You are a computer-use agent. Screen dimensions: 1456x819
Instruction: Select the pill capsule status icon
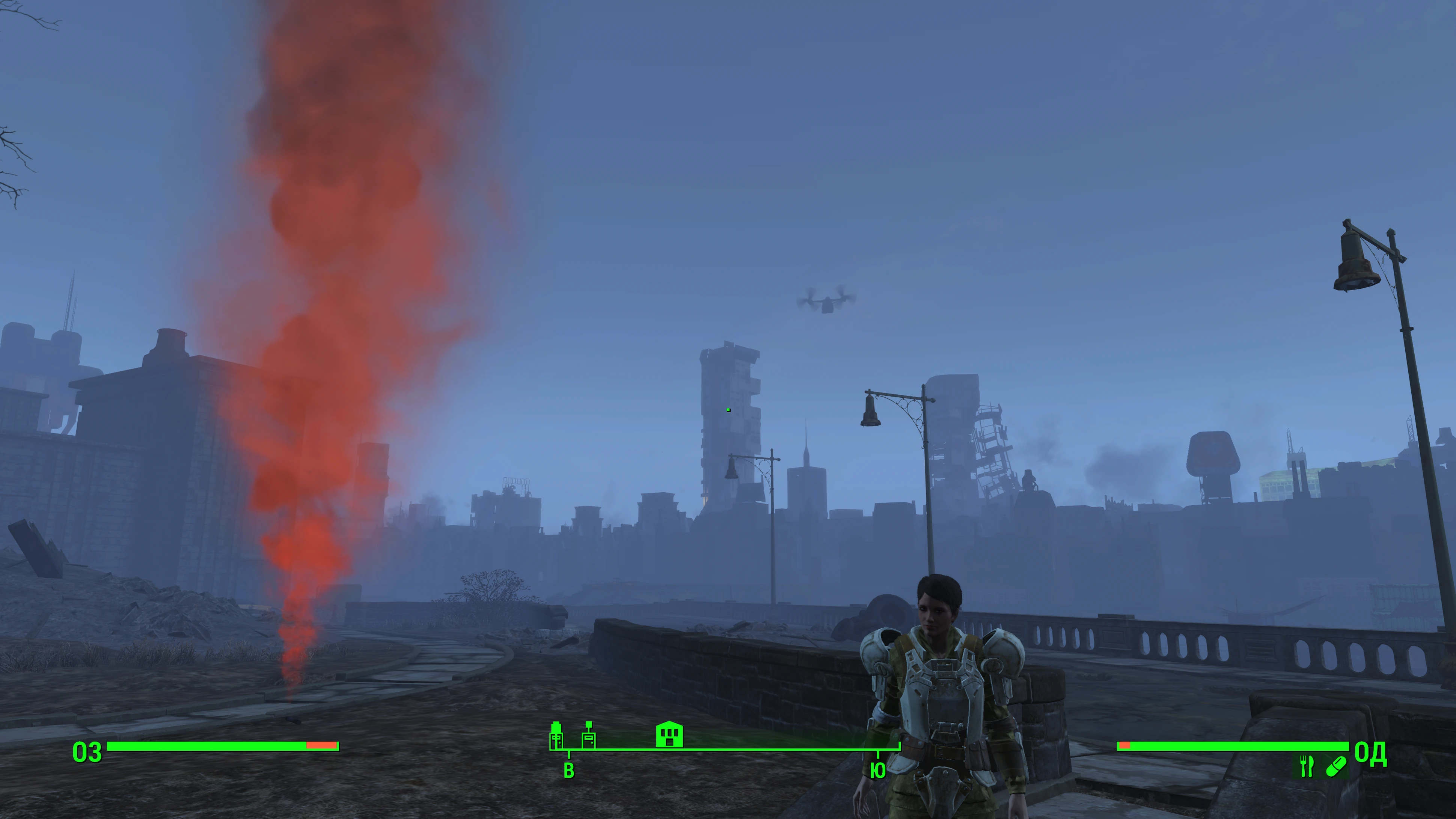[1335, 766]
